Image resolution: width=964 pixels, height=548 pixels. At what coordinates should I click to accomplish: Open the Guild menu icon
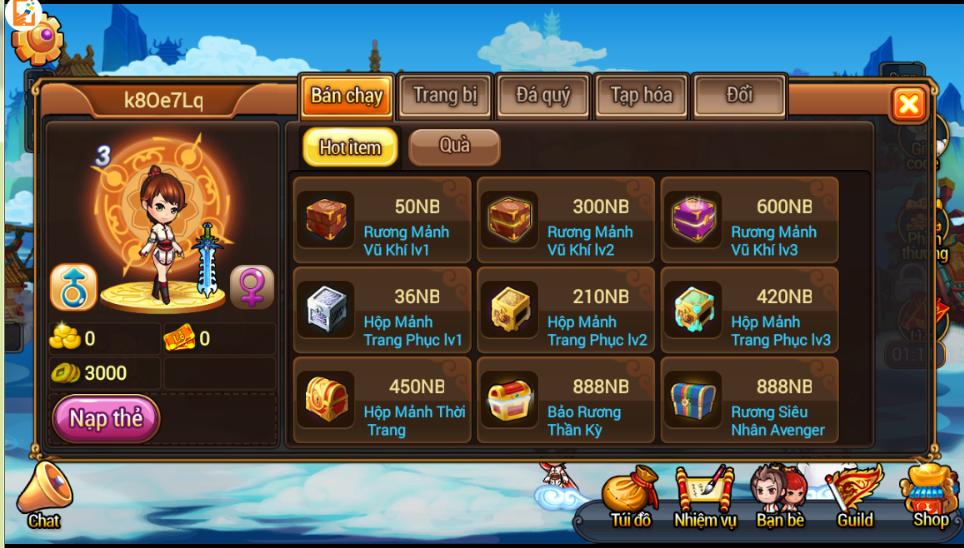[855, 495]
